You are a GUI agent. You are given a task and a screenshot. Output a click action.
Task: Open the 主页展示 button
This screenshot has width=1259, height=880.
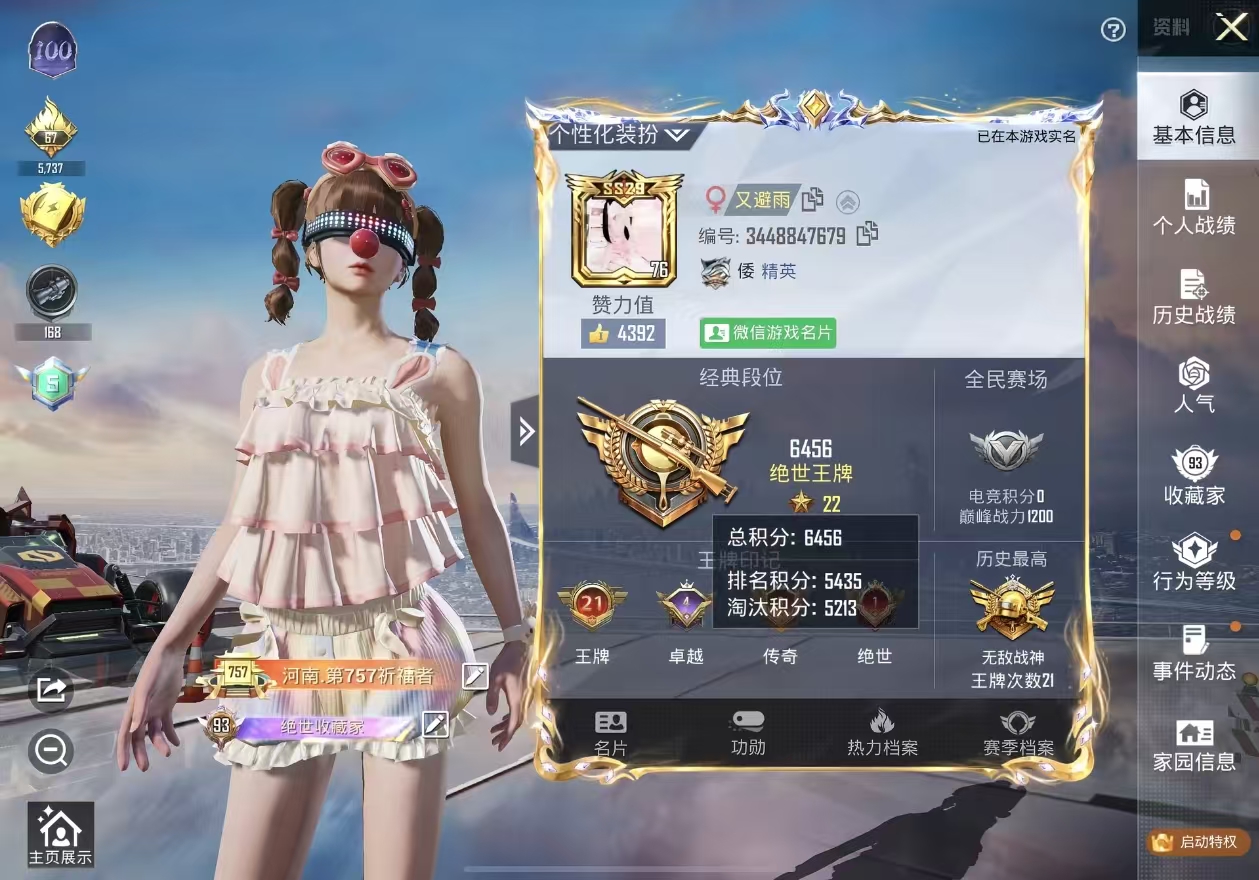tap(60, 835)
